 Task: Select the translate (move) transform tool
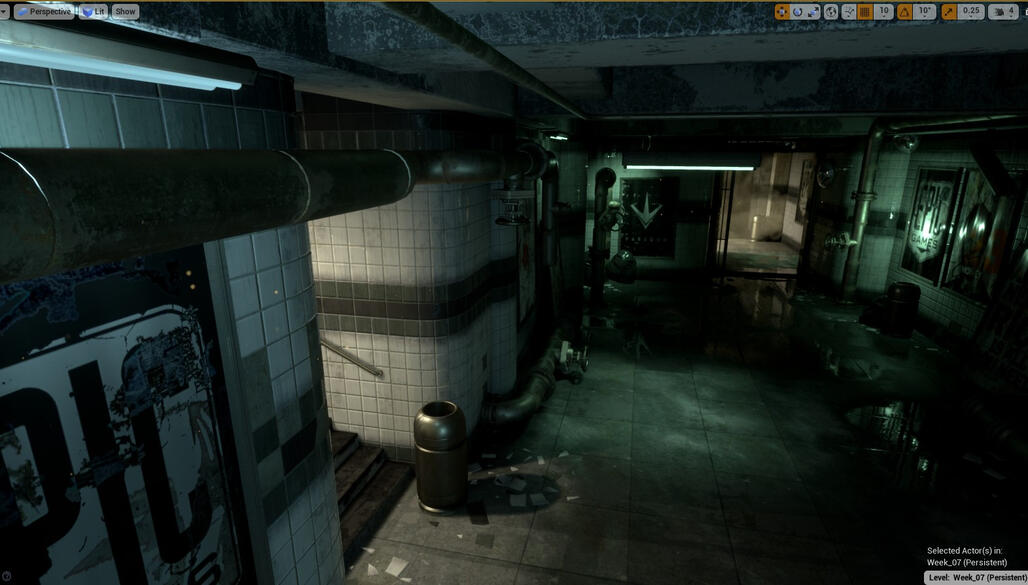click(x=782, y=12)
